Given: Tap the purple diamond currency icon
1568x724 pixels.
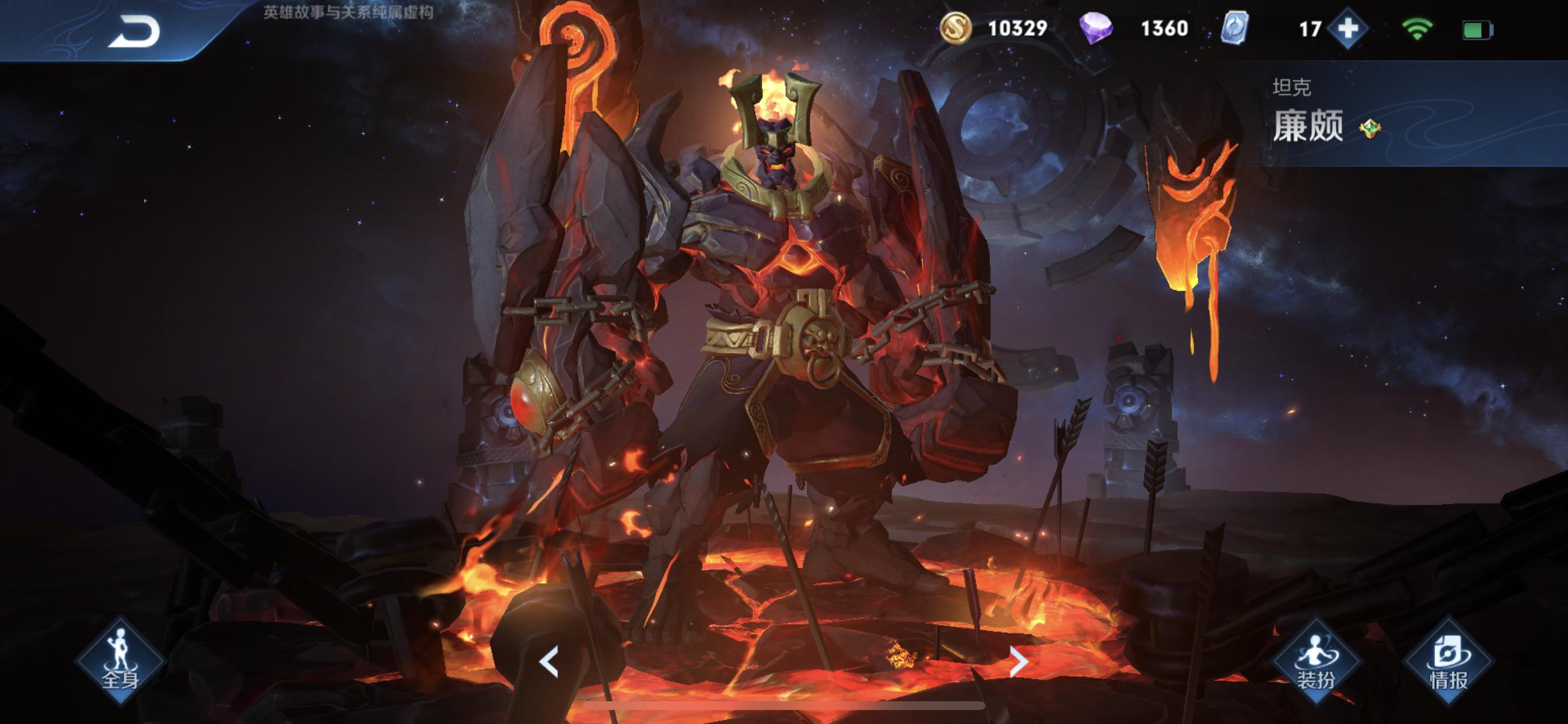Looking at the screenshot, I should pyautogui.click(x=1095, y=29).
